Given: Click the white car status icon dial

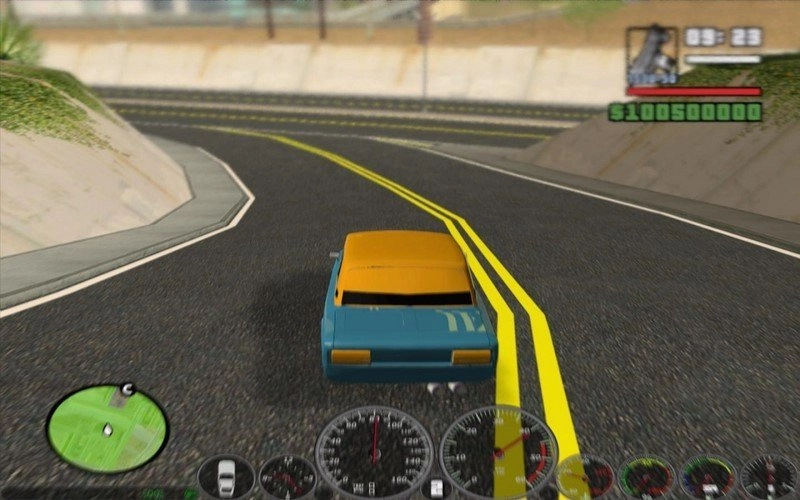Looking at the screenshot, I should point(227,475).
